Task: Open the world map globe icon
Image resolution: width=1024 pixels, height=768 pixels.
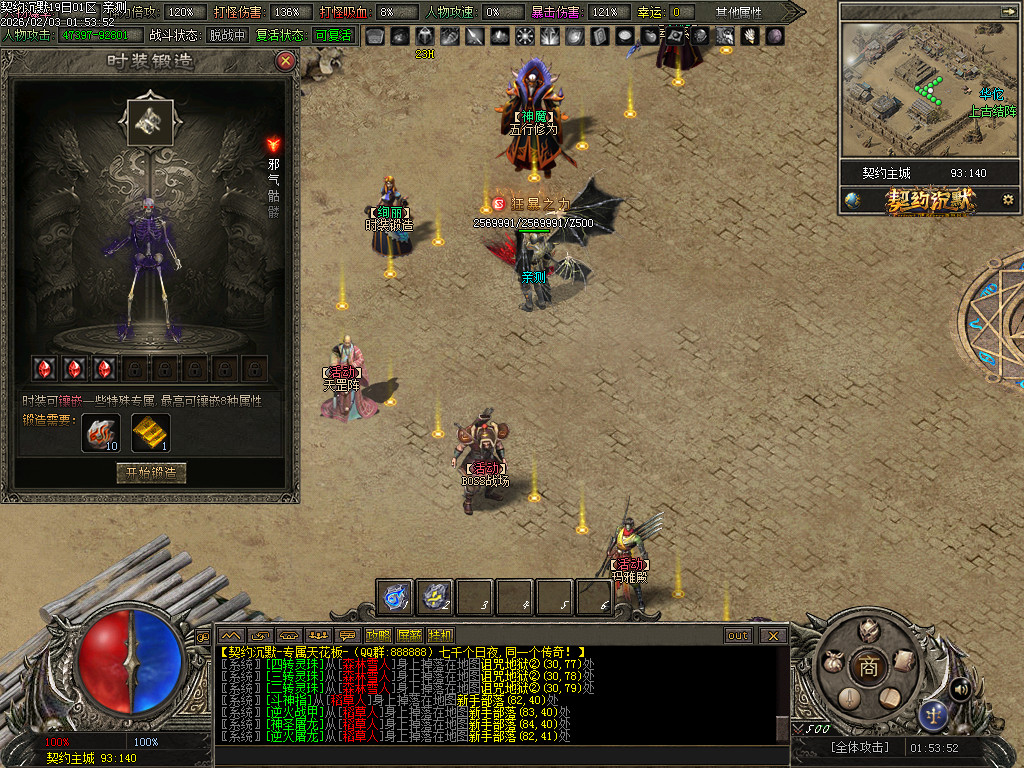Action: click(x=852, y=200)
